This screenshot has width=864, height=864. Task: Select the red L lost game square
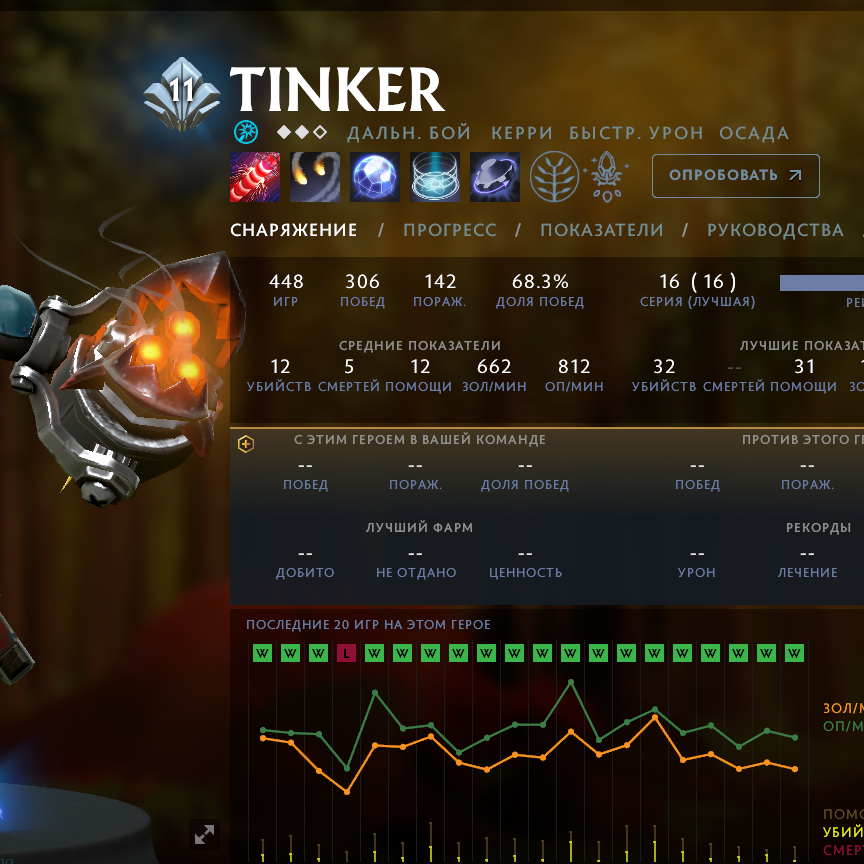346,653
